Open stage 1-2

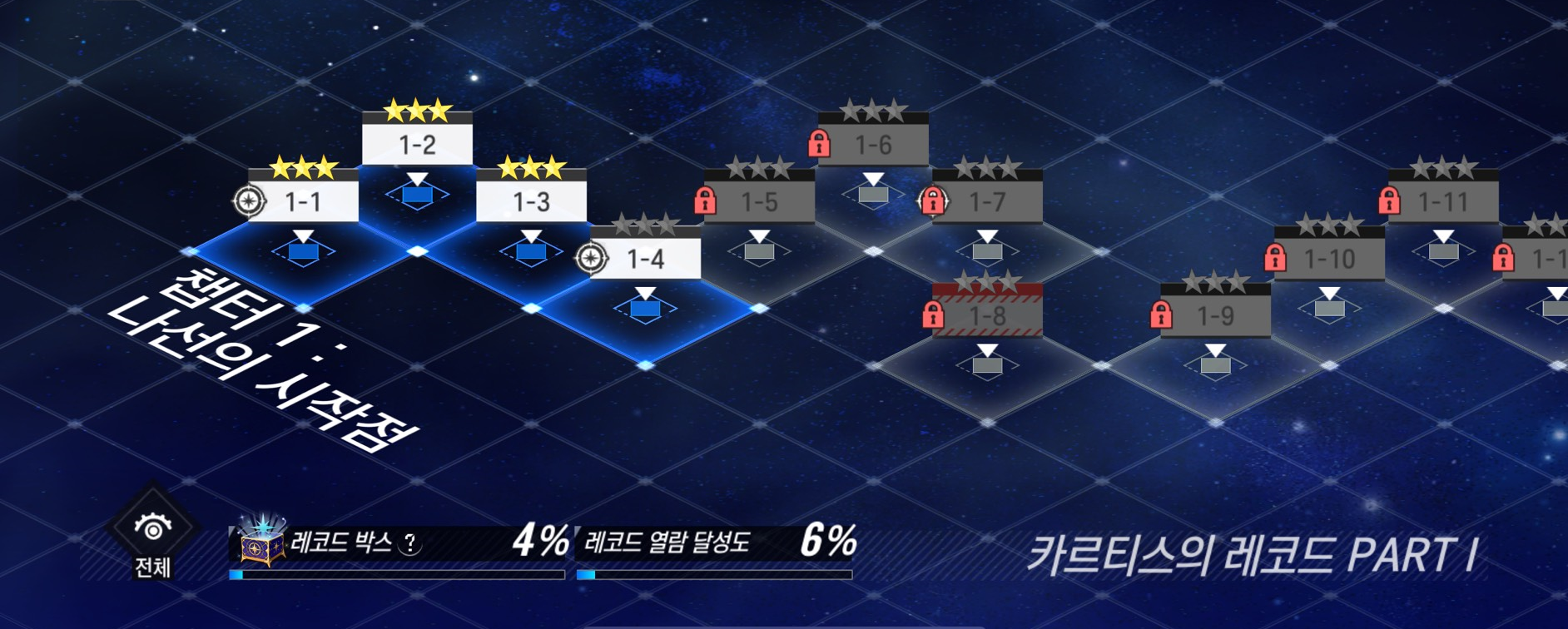417,146
